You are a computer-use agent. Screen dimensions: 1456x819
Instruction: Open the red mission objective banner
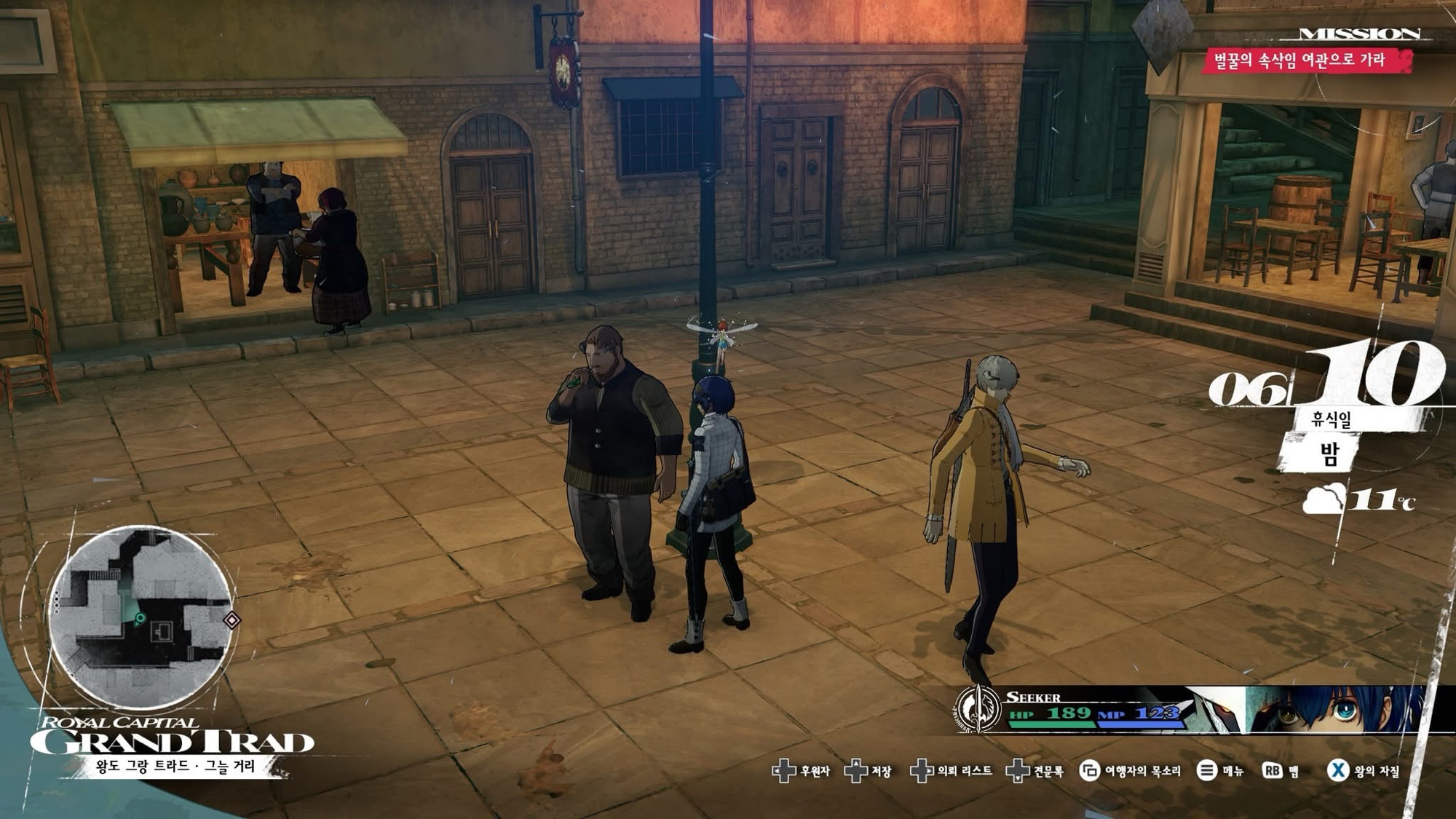[1305, 60]
